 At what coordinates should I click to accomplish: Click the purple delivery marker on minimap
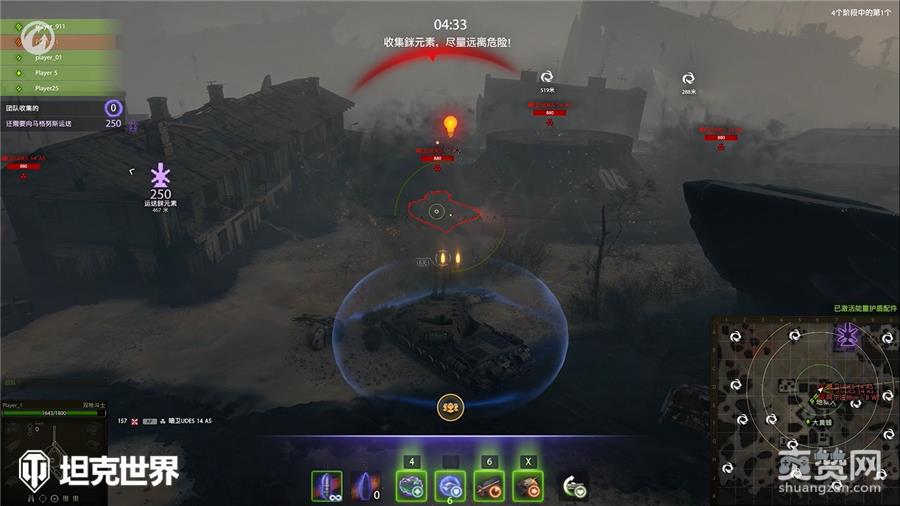coord(847,336)
